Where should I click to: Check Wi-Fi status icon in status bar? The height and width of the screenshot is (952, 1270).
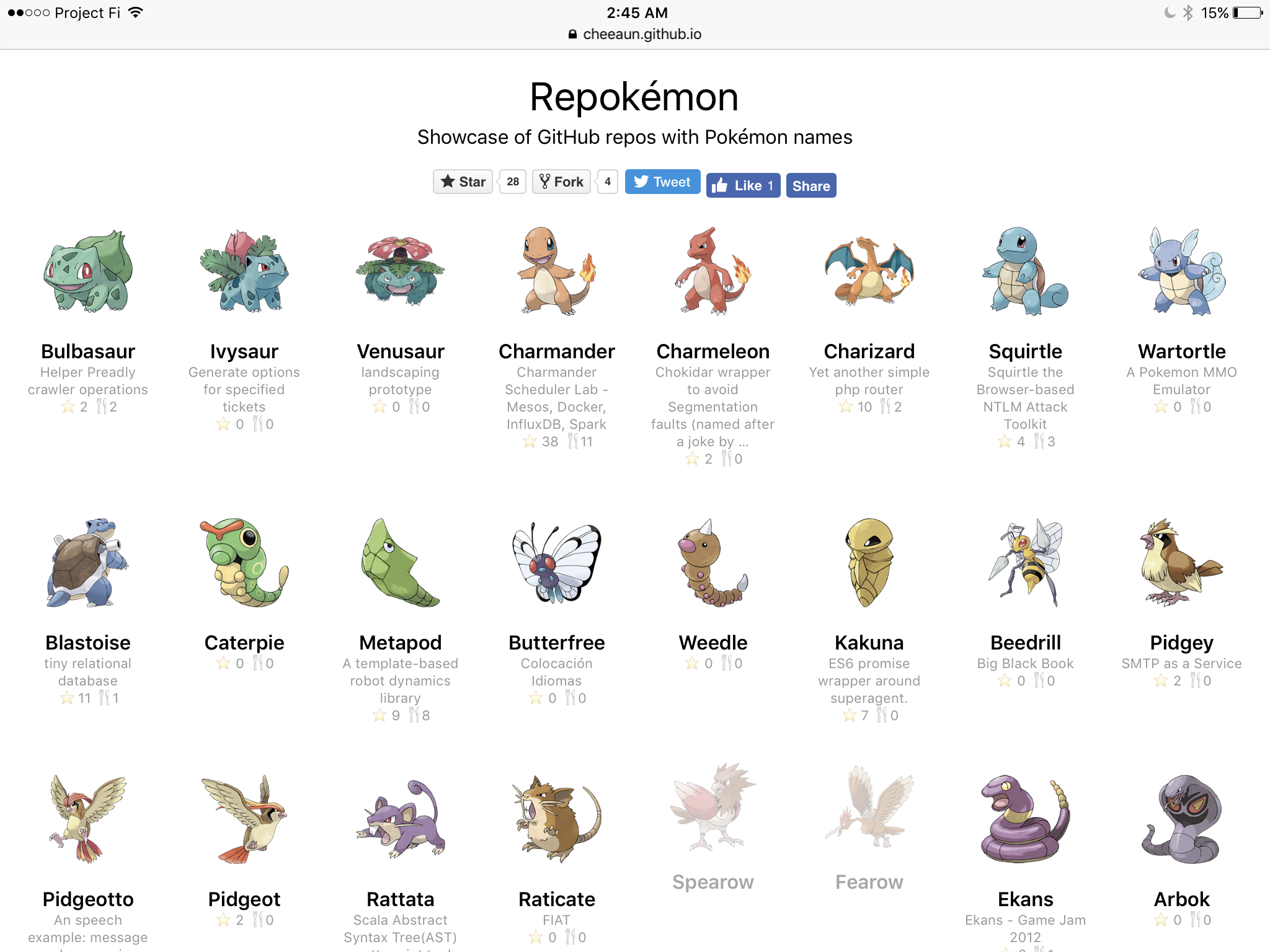tap(136, 12)
